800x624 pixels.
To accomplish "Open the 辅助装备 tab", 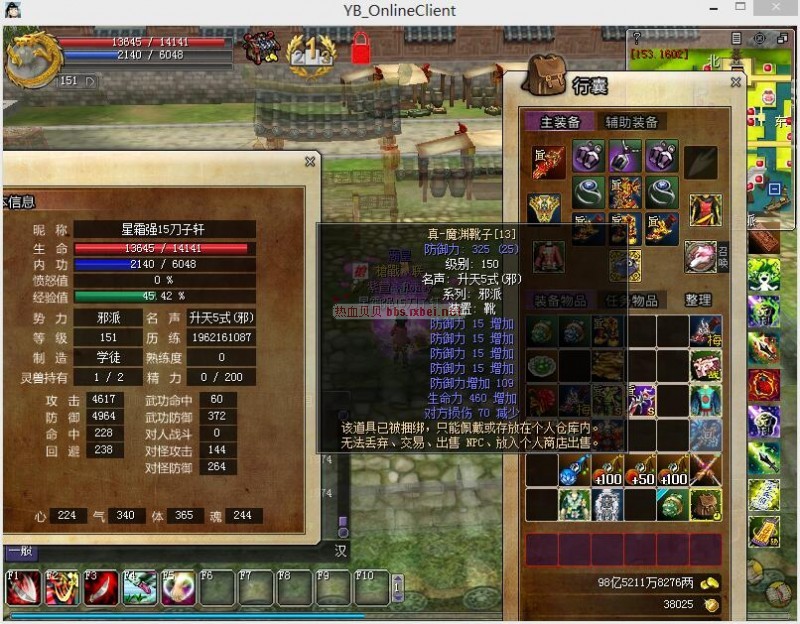I will [631, 122].
